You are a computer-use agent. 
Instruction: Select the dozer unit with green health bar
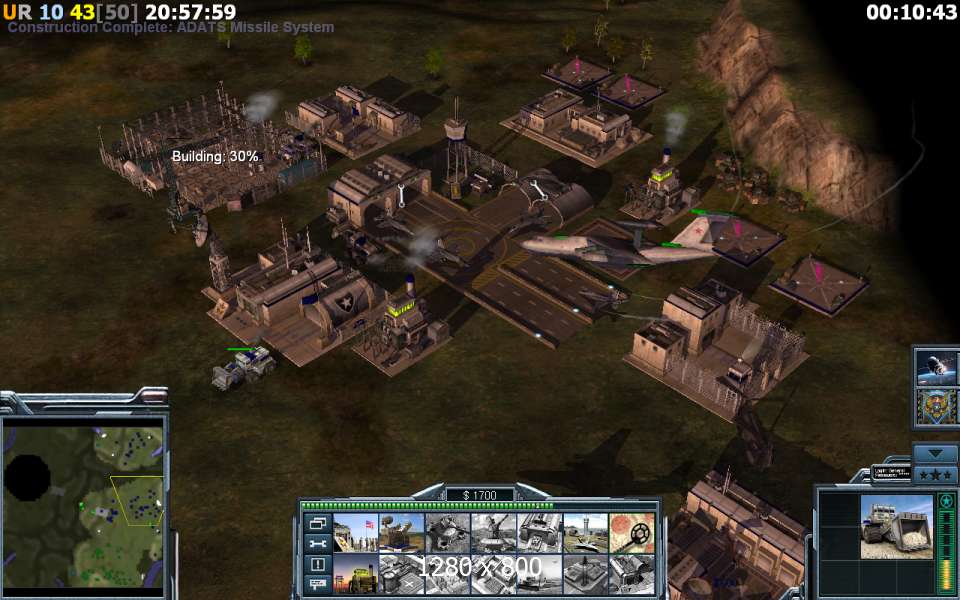(x=243, y=368)
